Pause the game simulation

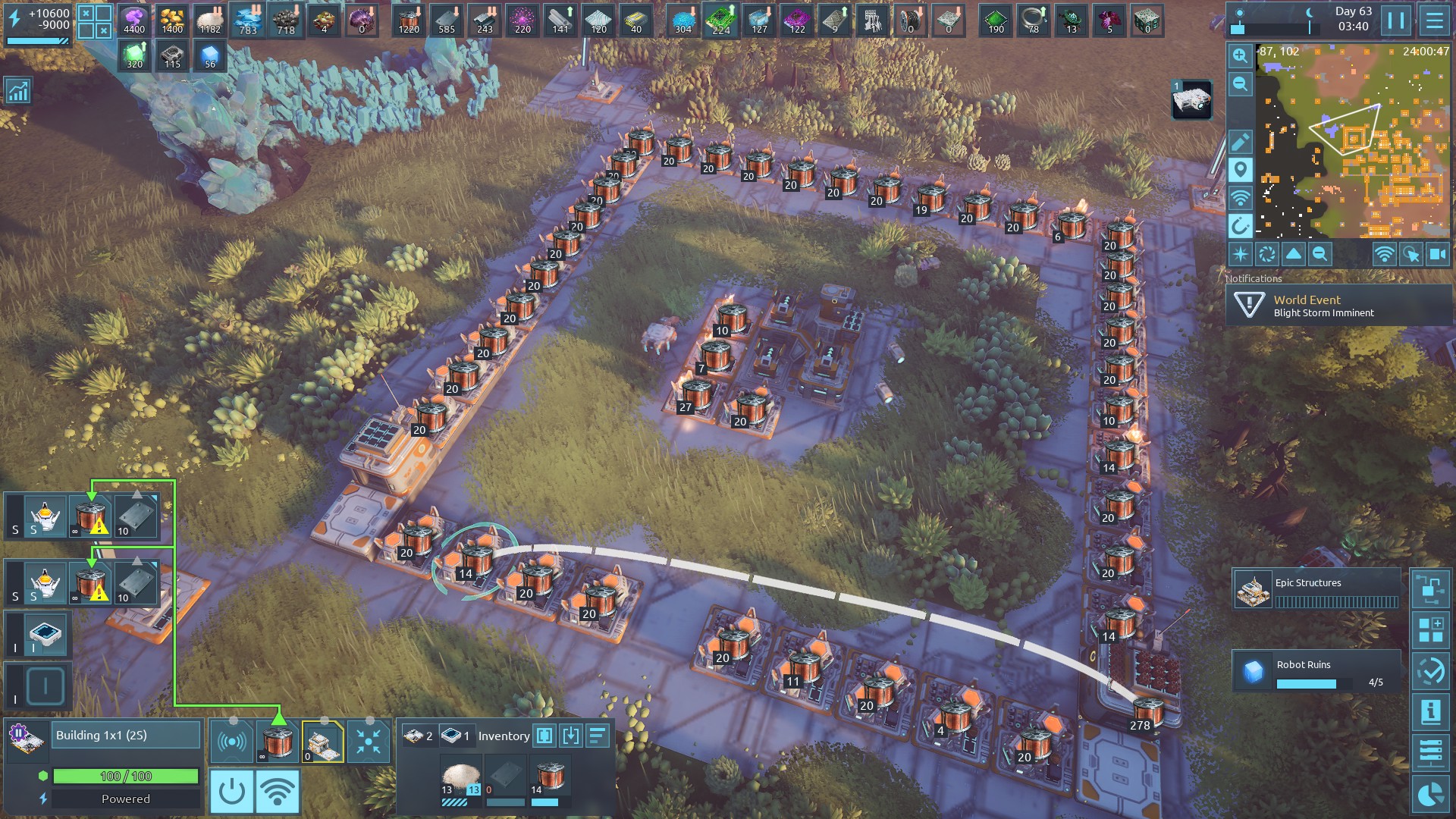(1396, 20)
